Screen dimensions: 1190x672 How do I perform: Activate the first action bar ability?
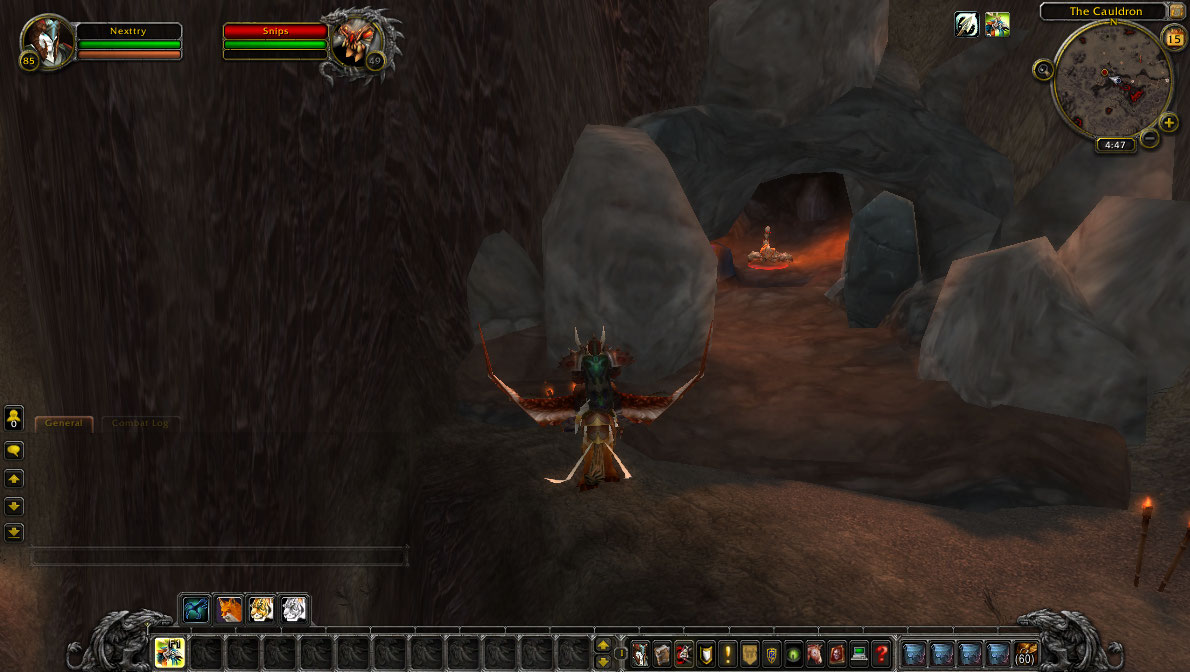click(x=169, y=653)
